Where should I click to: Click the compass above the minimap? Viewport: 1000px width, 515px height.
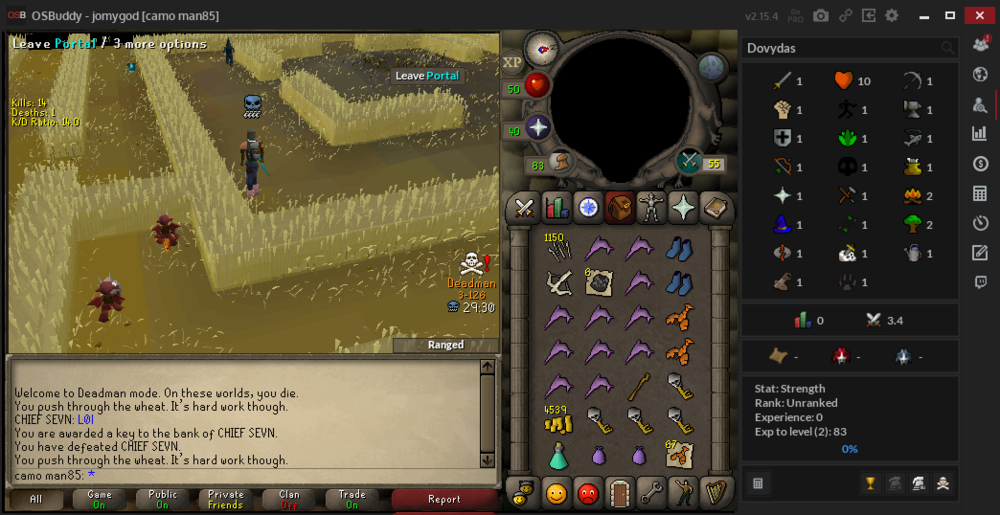(x=543, y=47)
